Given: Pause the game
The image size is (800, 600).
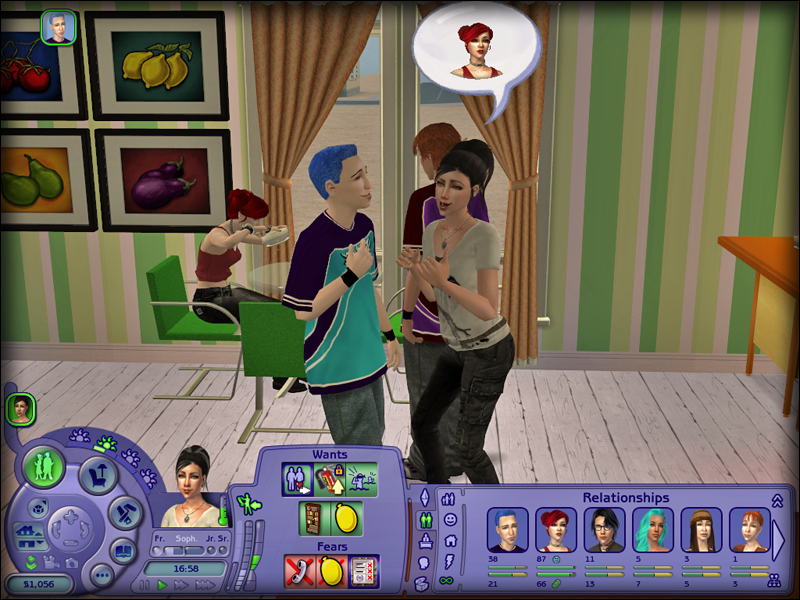Looking at the screenshot, I should (144, 585).
